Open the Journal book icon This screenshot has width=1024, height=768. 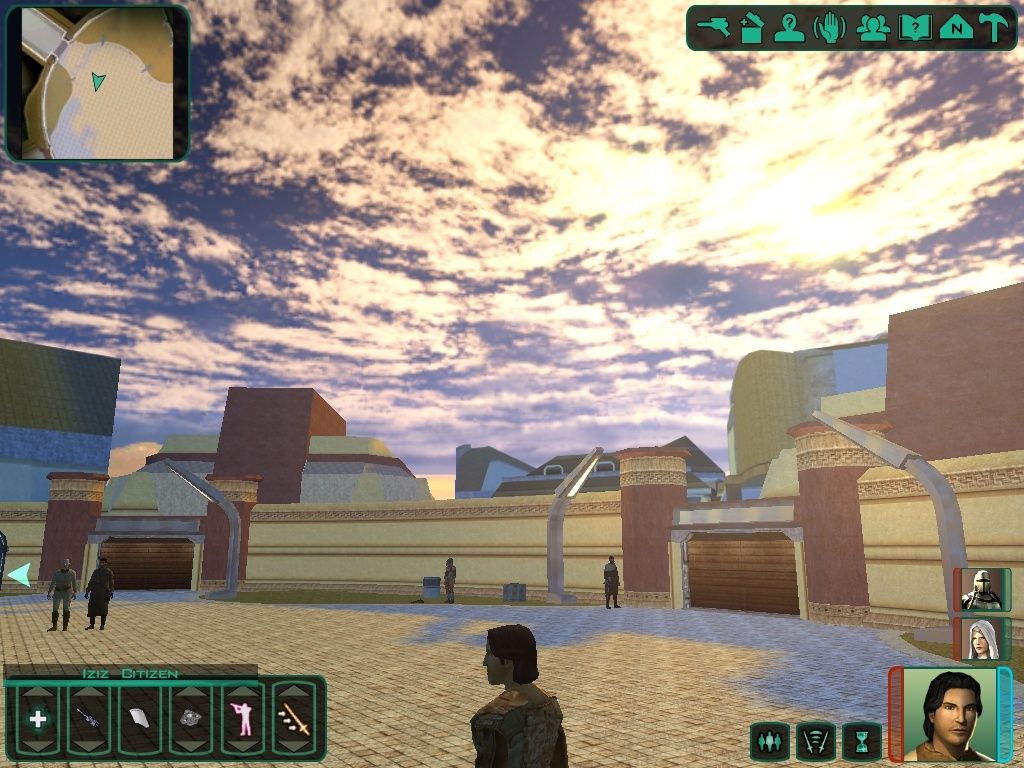pyautogui.click(x=915, y=28)
